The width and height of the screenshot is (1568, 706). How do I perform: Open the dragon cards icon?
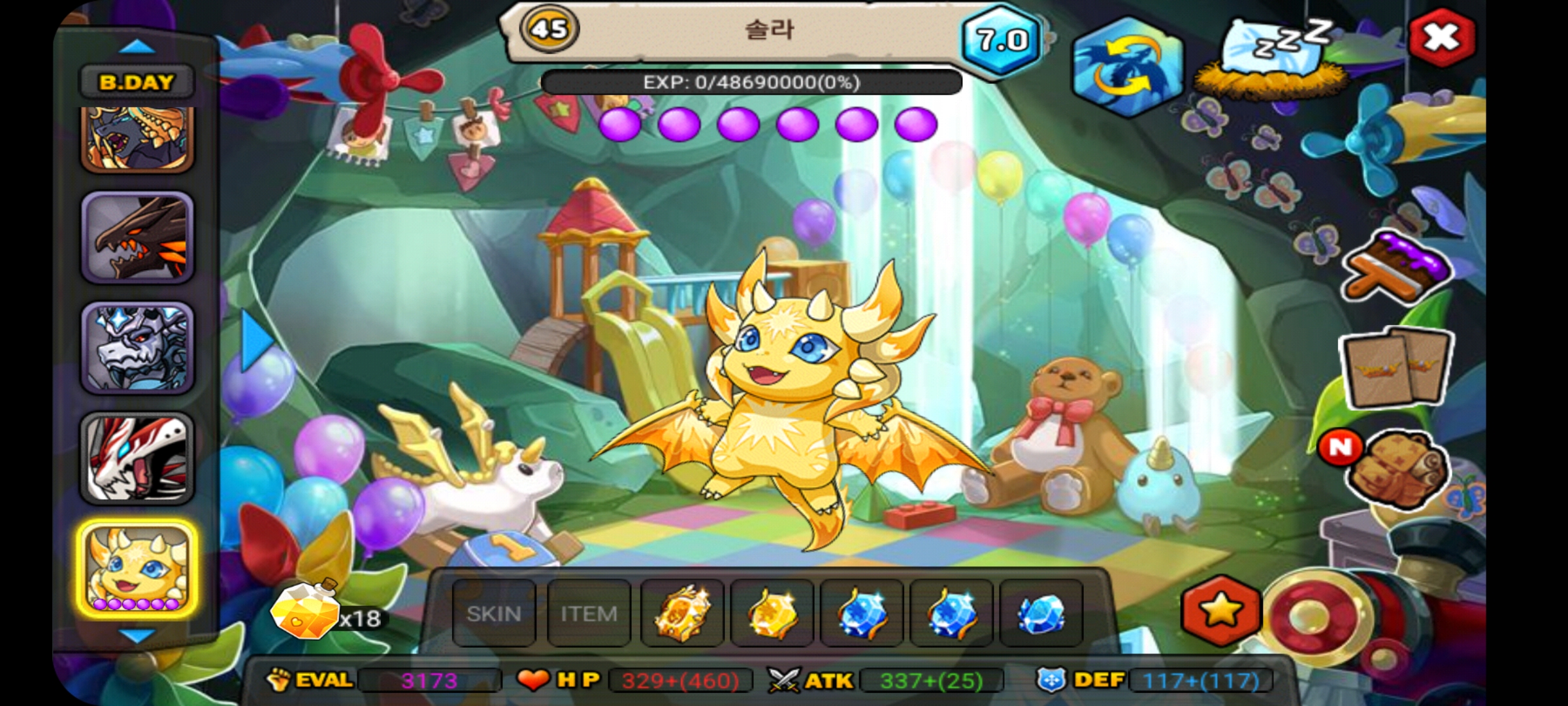pos(1396,367)
